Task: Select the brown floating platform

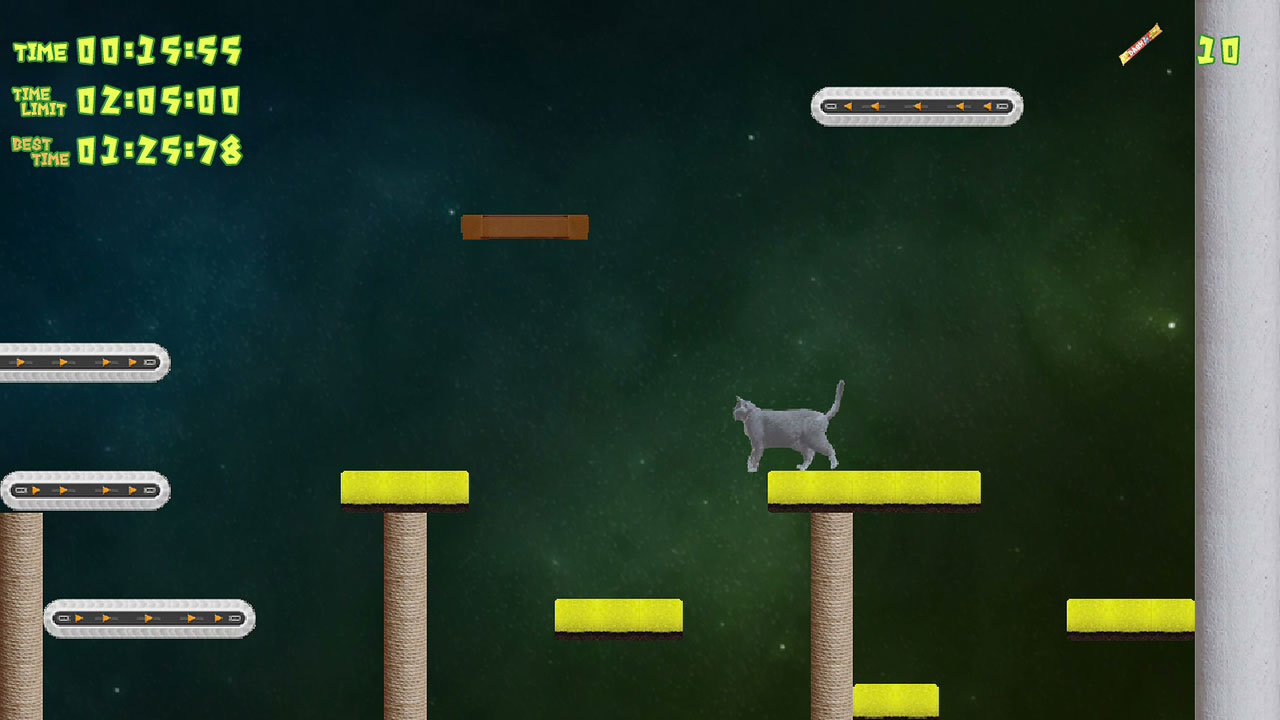Action: (x=525, y=226)
